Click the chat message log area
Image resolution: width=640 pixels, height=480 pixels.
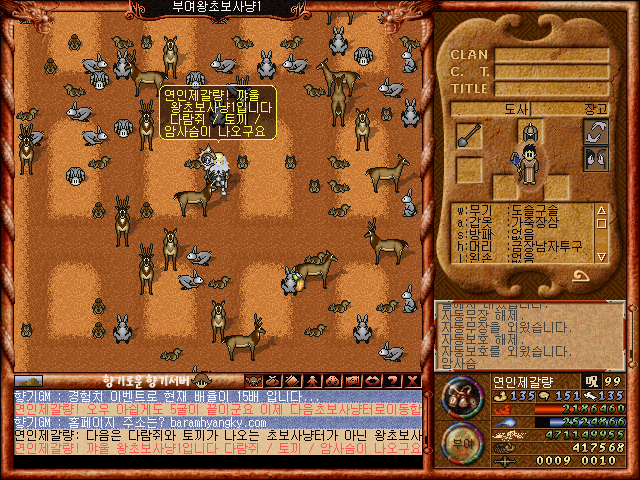(216, 428)
